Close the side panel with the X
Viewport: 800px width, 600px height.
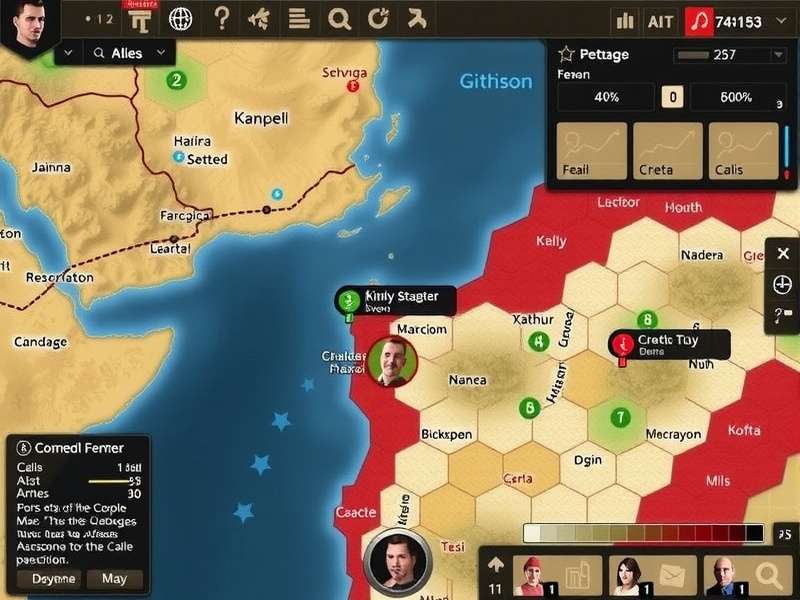[783, 253]
